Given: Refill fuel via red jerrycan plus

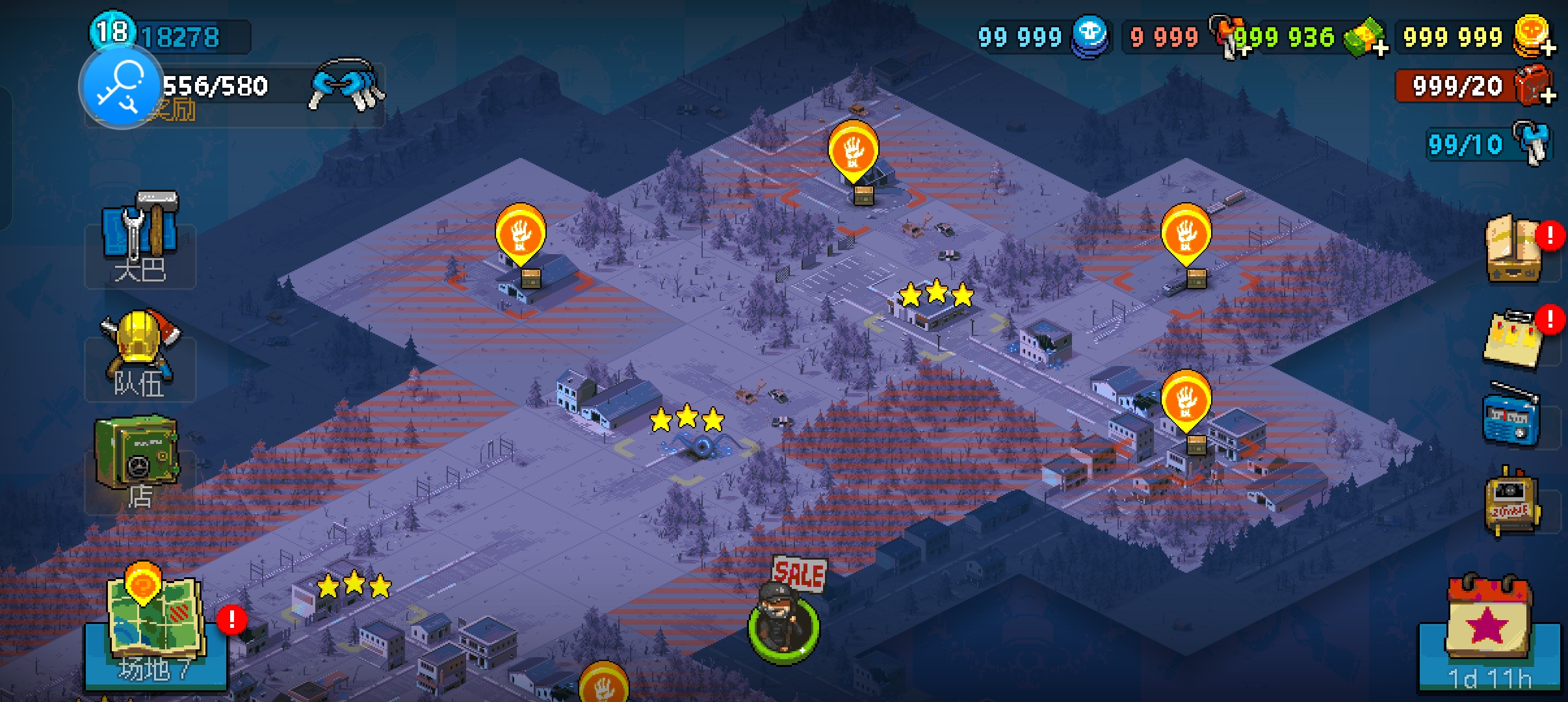Looking at the screenshot, I should [1547, 96].
